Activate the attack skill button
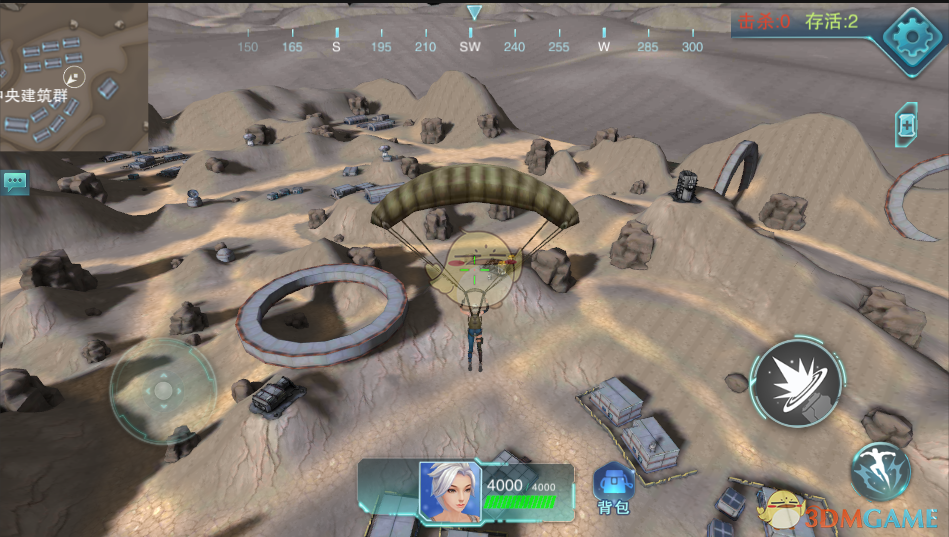949x537 pixels. tap(795, 384)
